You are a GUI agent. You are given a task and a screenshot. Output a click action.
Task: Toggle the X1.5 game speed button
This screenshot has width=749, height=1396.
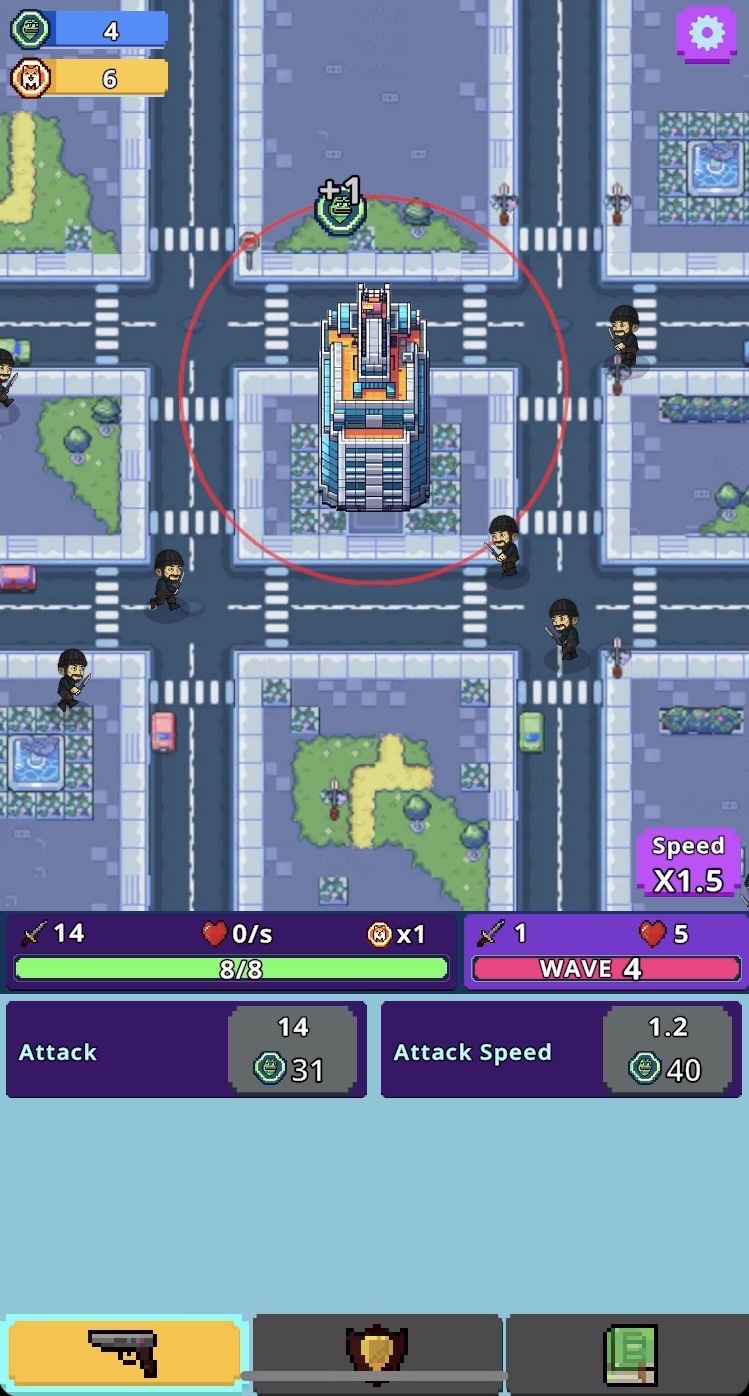(688, 864)
